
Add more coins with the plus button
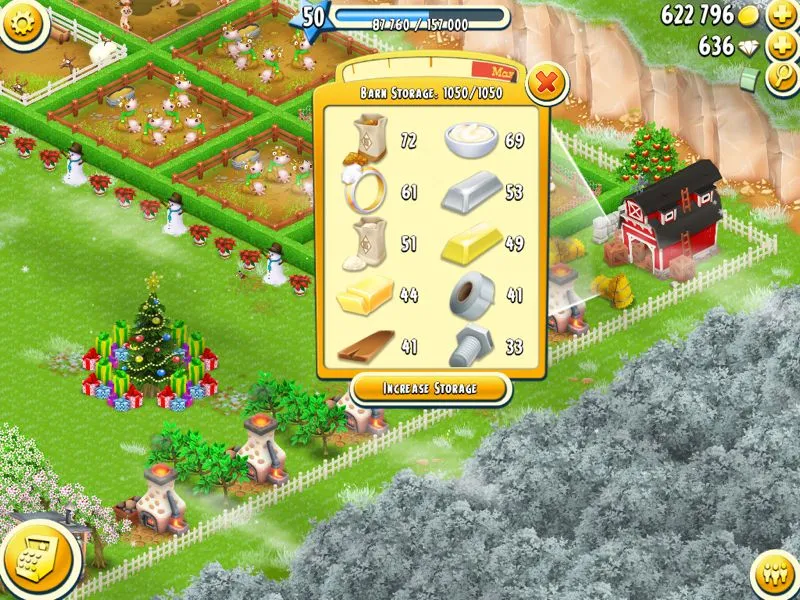pos(781,16)
